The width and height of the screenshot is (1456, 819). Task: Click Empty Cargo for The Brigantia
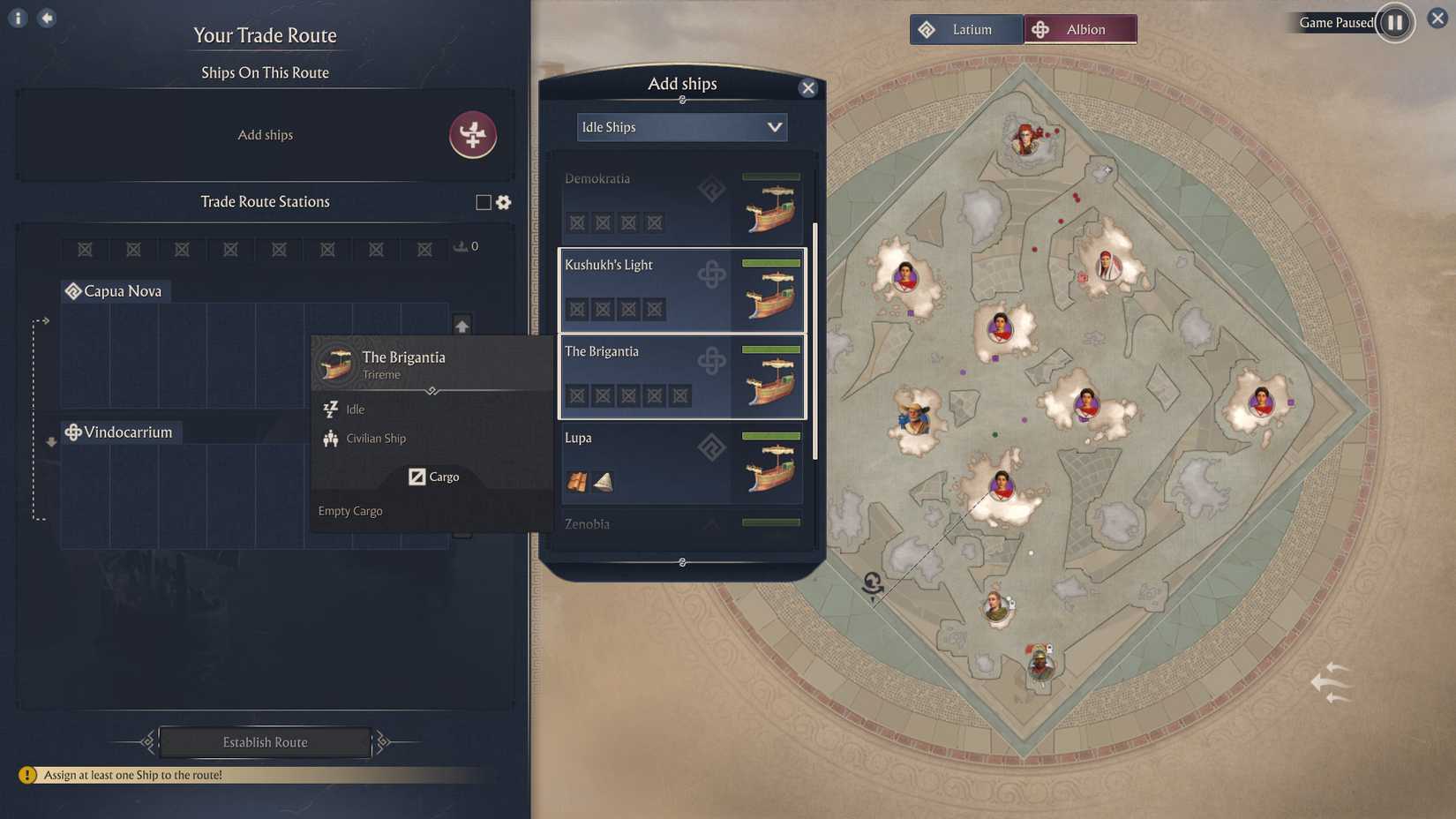(349, 511)
